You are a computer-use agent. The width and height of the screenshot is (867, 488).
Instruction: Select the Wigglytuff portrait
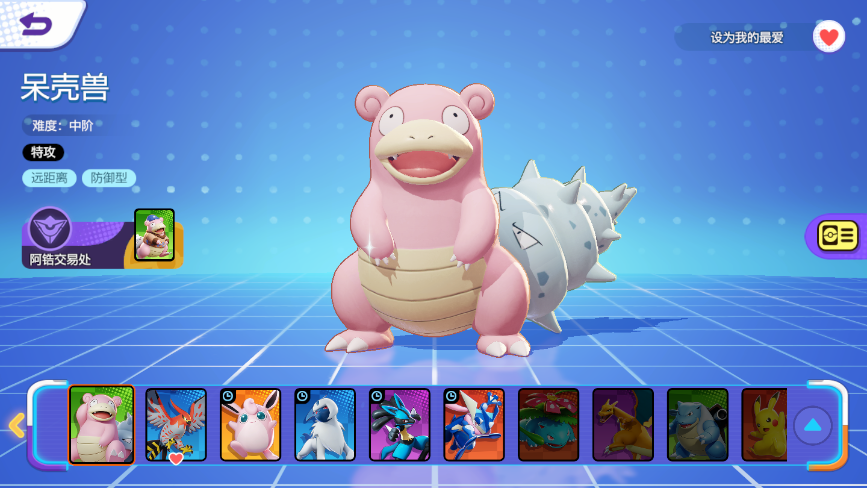[250, 425]
